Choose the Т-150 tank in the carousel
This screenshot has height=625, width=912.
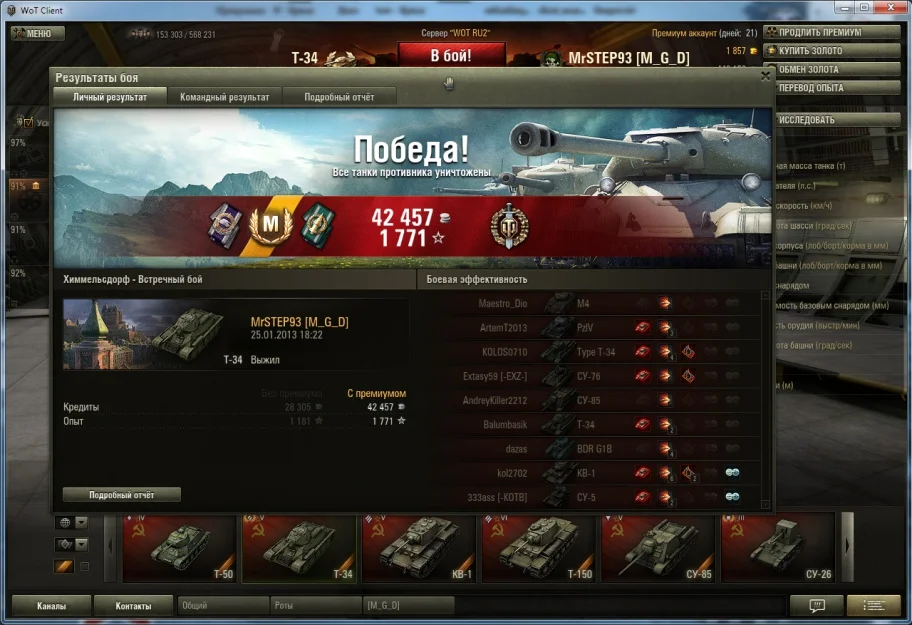pos(539,548)
